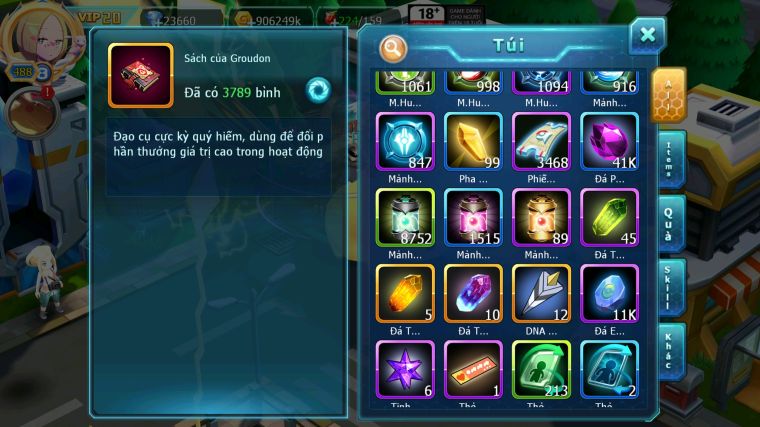
Task: Click the blue swirl button beside Groudon book
Action: pyautogui.click(x=318, y=89)
